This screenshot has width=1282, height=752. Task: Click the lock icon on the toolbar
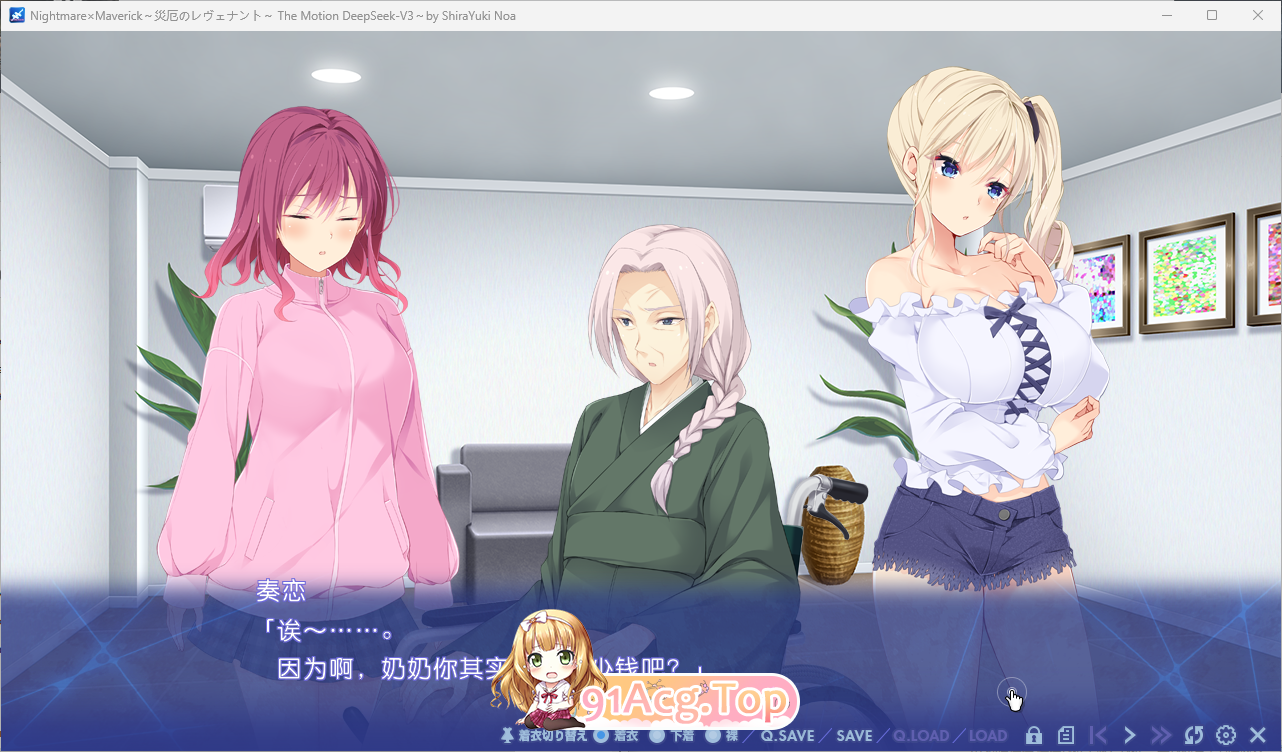[x=1034, y=734]
